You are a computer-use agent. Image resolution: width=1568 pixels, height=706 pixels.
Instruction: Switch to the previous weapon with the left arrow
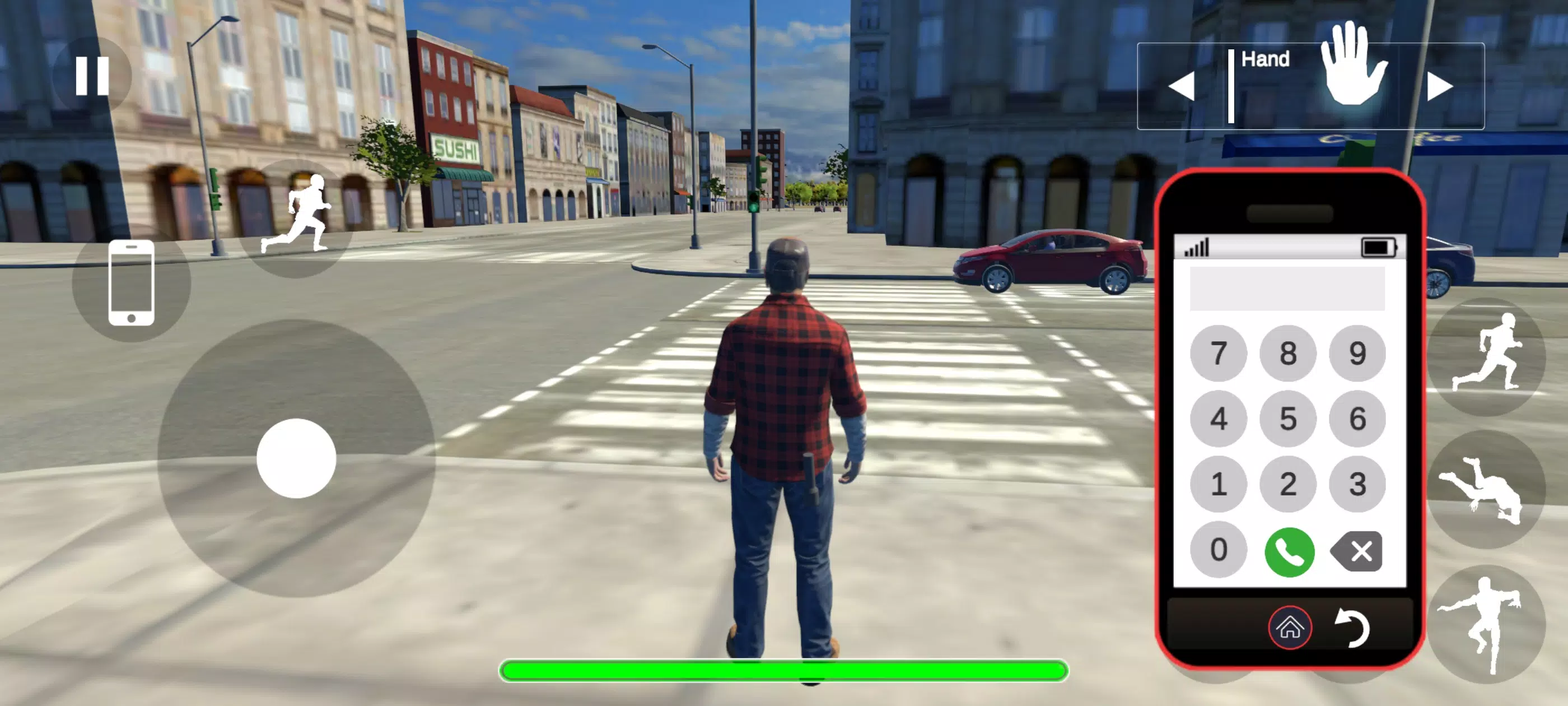(1183, 85)
